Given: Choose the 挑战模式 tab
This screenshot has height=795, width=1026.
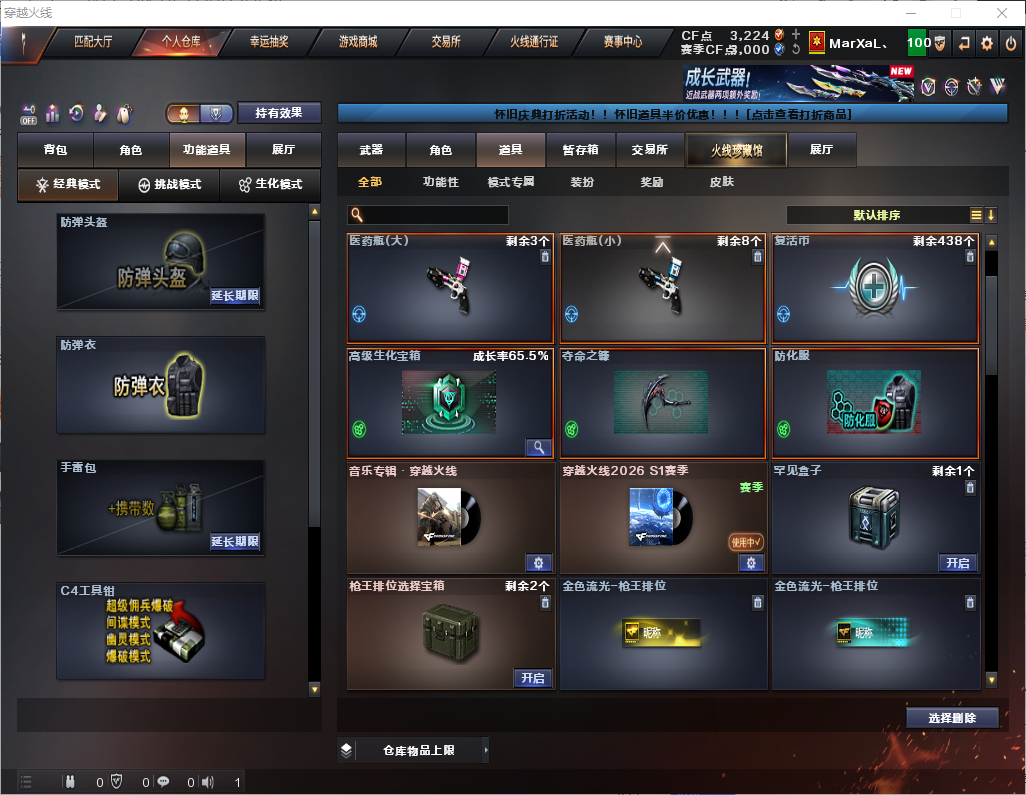Looking at the screenshot, I should pyautogui.click(x=170, y=184).
